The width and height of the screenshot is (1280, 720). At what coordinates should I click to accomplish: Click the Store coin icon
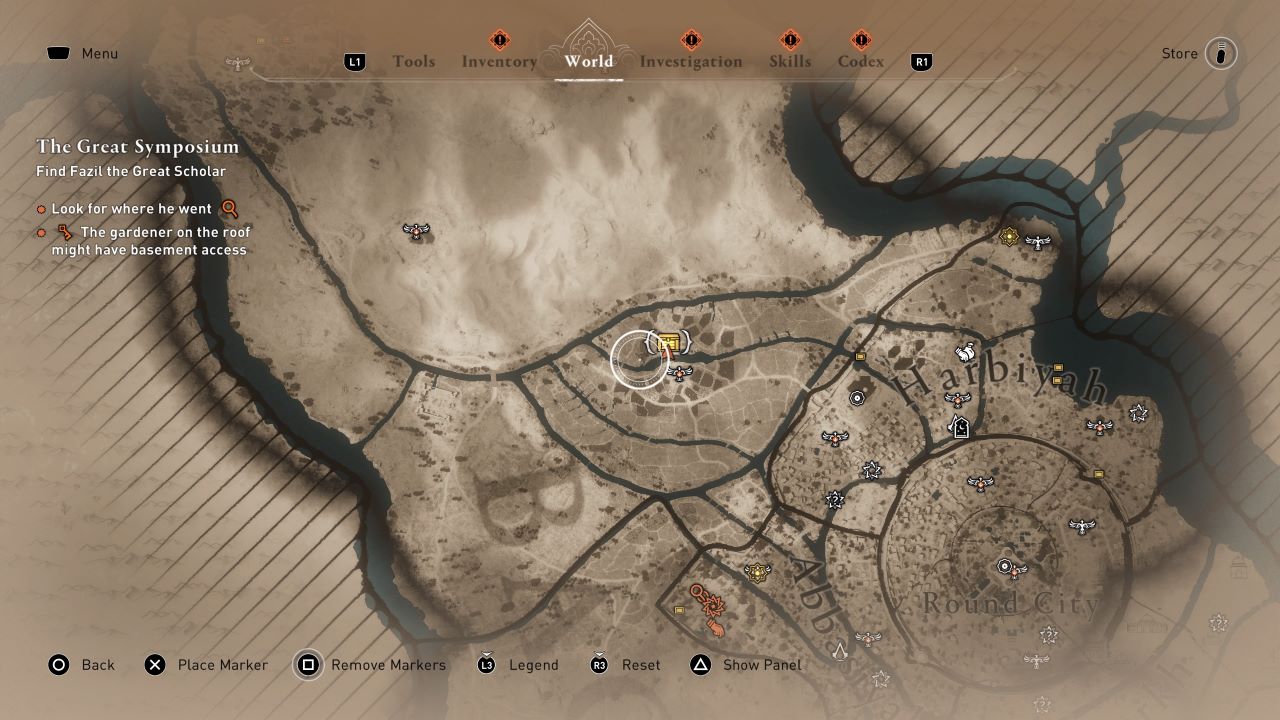(1222, 53)
